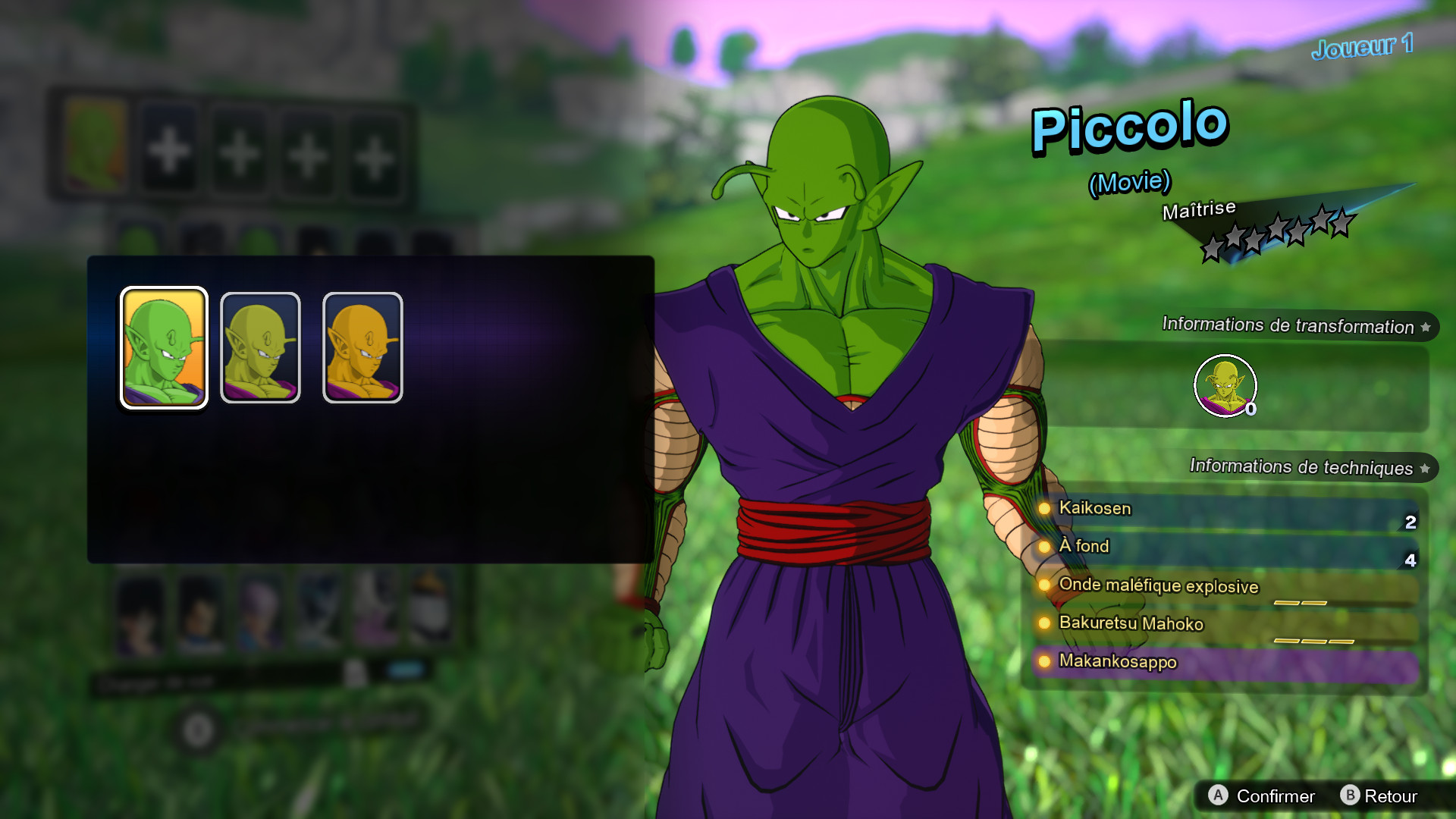Image resolution: width=1456 pixels, height=819 pixels.
Task: Select the second Piccolo color variant
Action: tap(259, 346)
